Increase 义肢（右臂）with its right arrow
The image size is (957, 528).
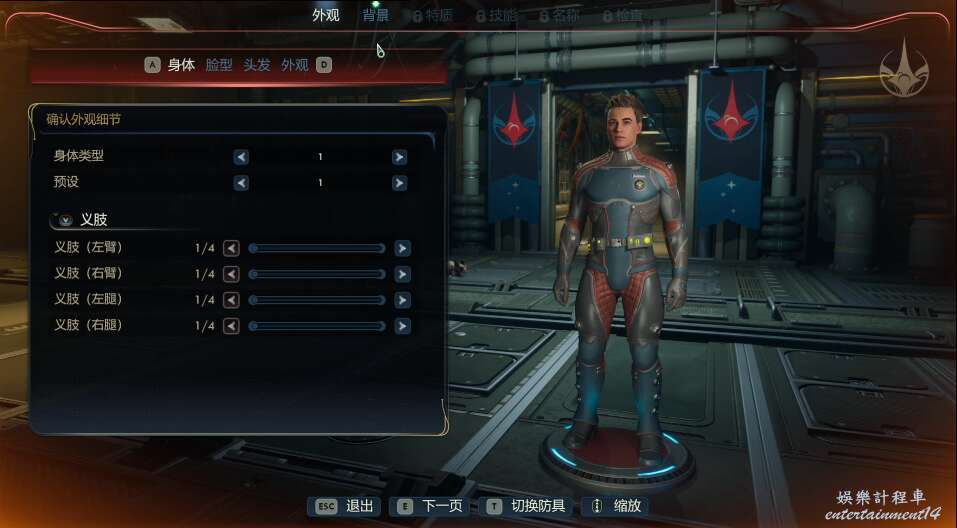click(402, 274)
